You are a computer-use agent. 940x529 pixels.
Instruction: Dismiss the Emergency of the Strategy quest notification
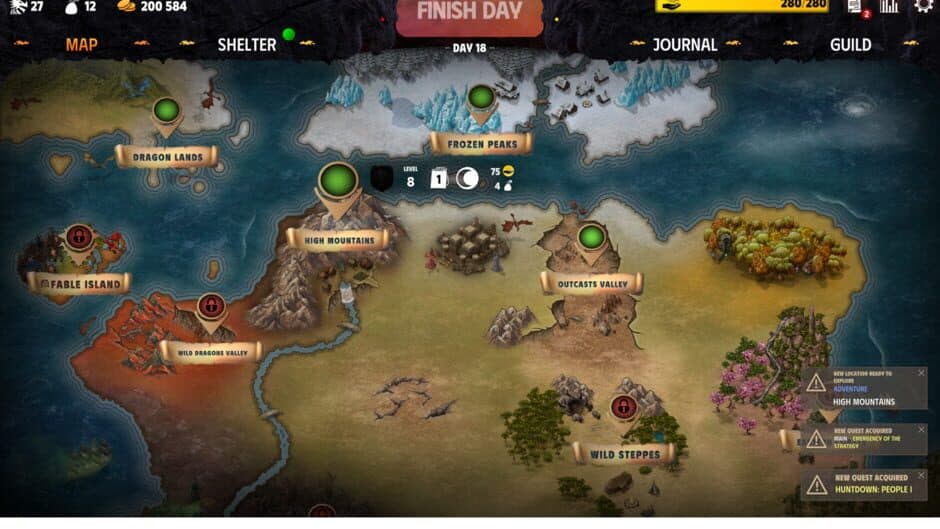coord(921,430)
